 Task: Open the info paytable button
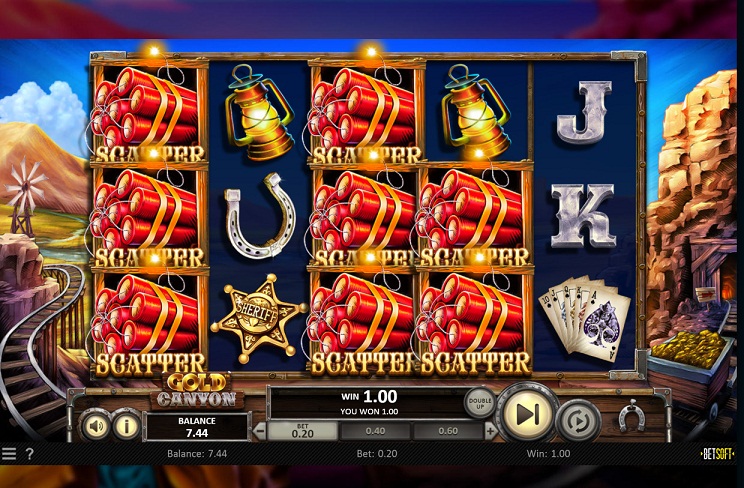[x=125, y=425]
